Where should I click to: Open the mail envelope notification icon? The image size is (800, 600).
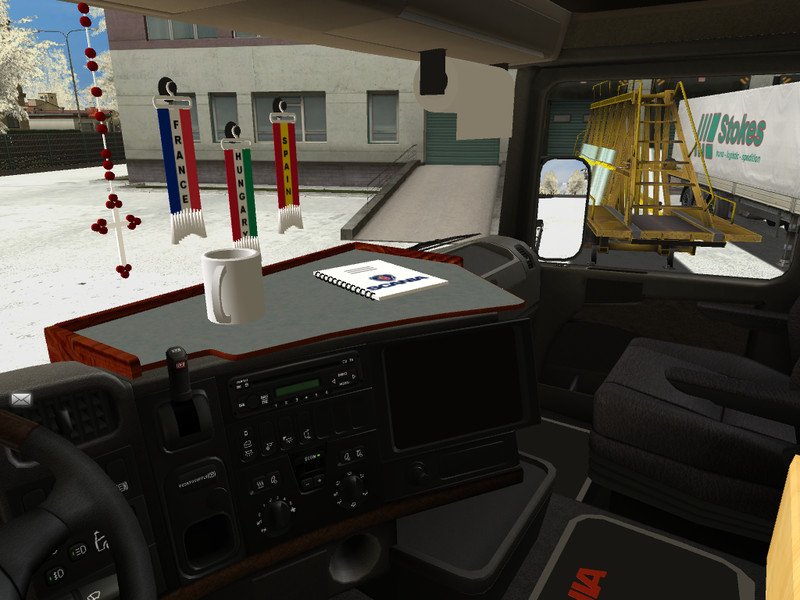(x=21, y=400)
